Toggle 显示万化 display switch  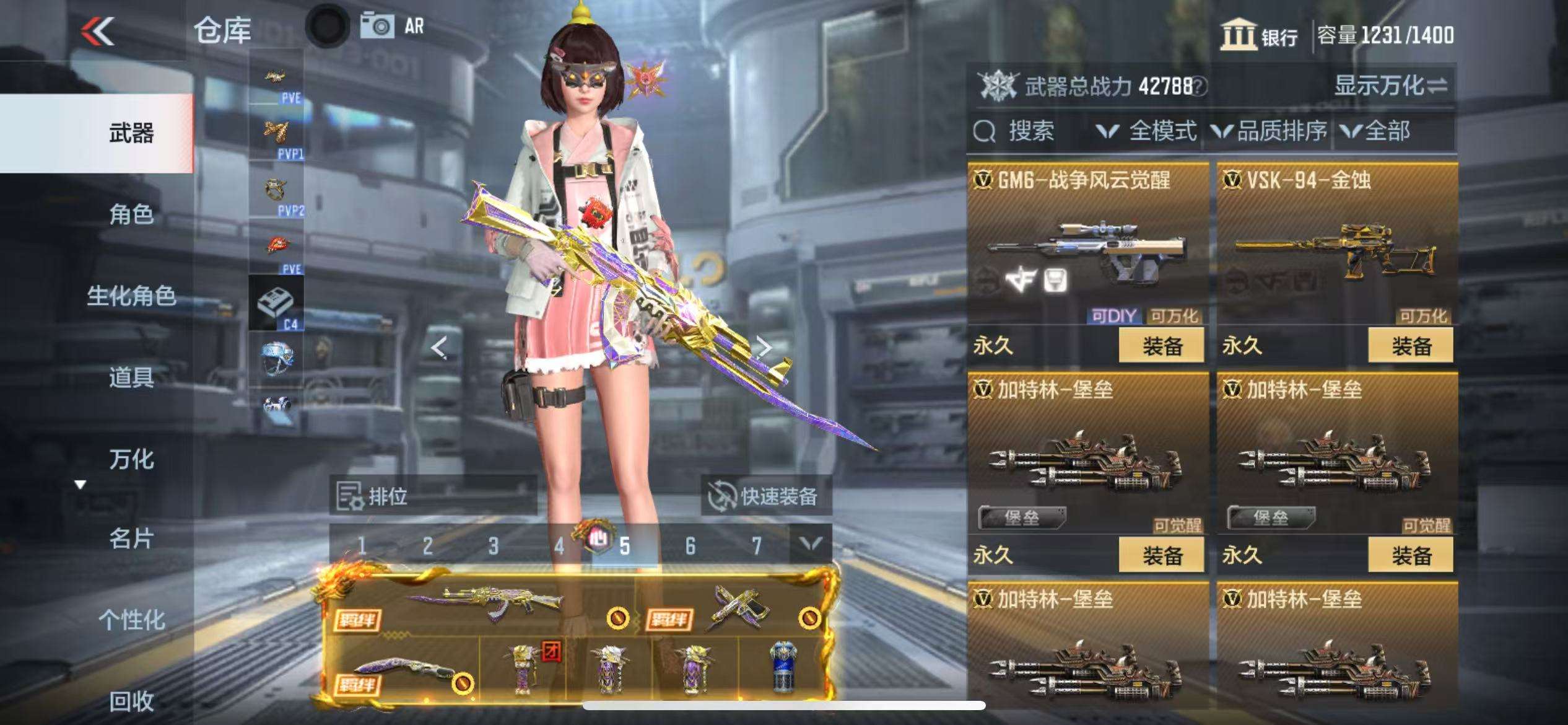coord(1390,86)
